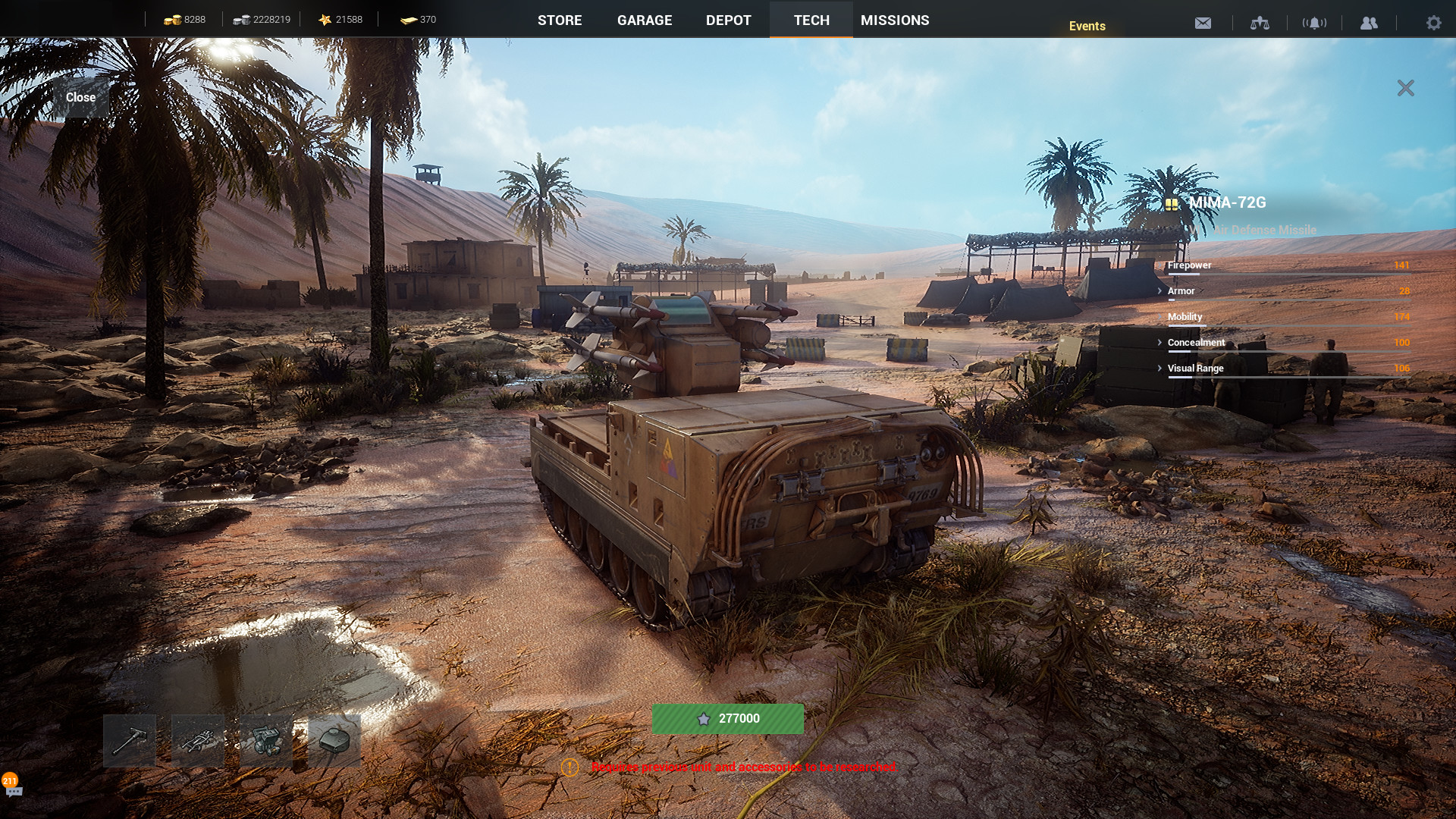Viewport: 1456px width, 819px height.
Task: Open the Depot section
Action: pyautogui.click(x=728, y=20)
